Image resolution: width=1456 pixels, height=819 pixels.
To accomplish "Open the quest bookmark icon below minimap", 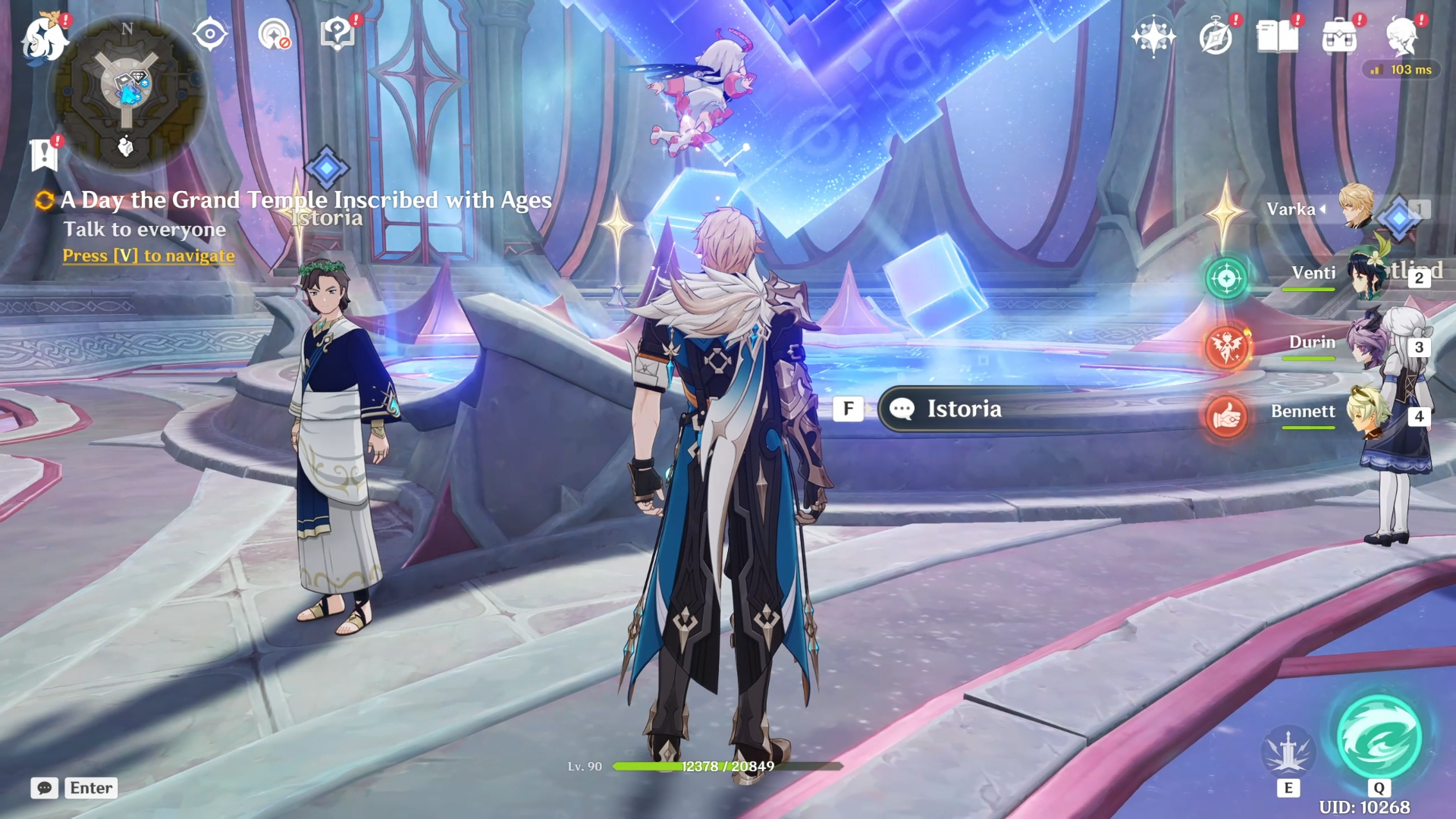I will [x=45, y=155].
